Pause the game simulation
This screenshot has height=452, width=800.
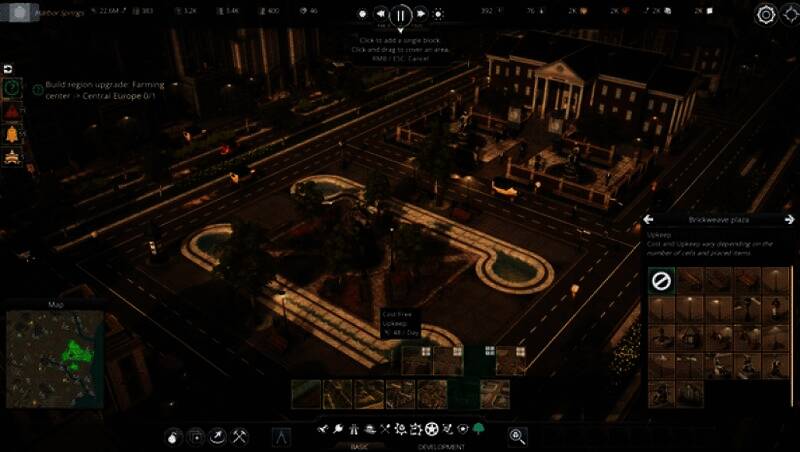click(x=400, y=15)
